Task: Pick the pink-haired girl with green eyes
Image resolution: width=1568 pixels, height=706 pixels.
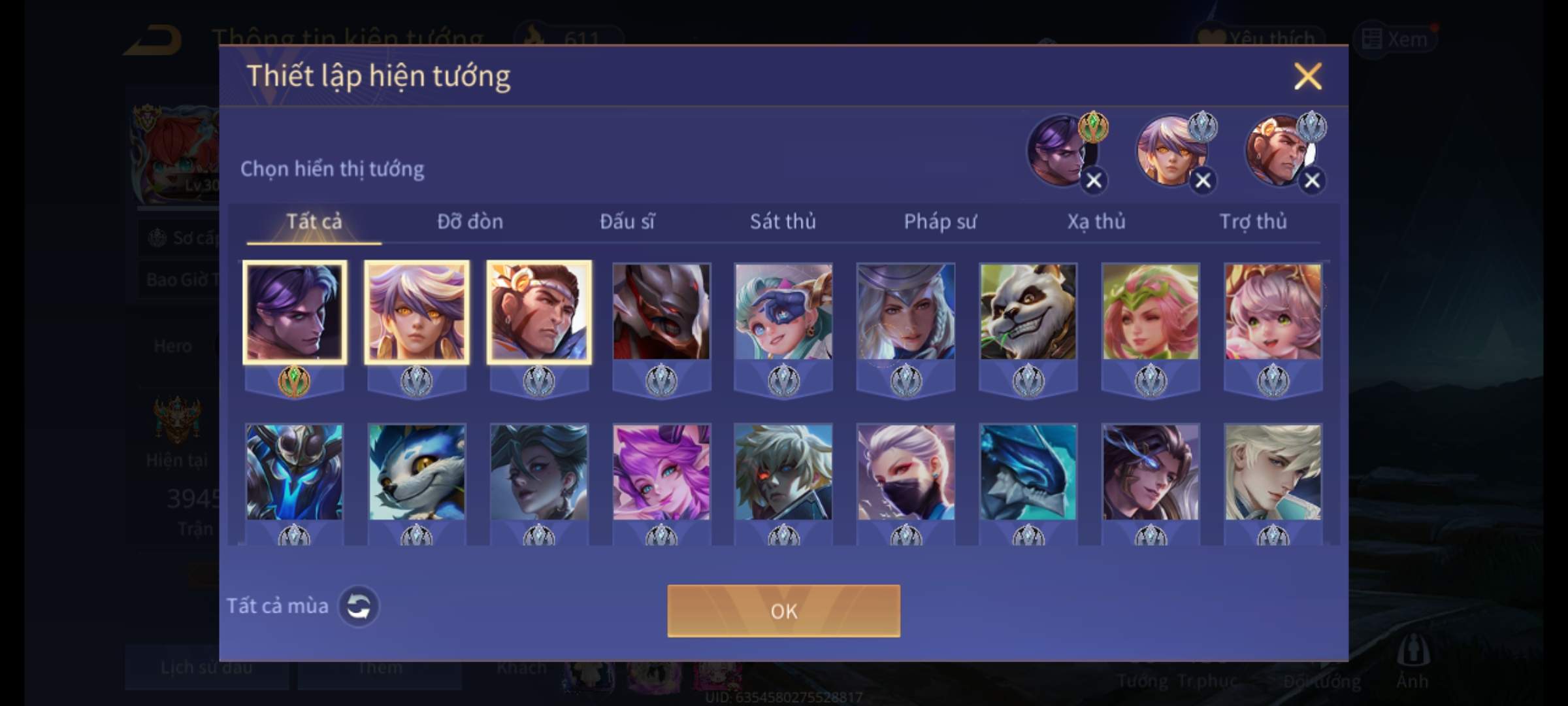Action: [1273, 312]
